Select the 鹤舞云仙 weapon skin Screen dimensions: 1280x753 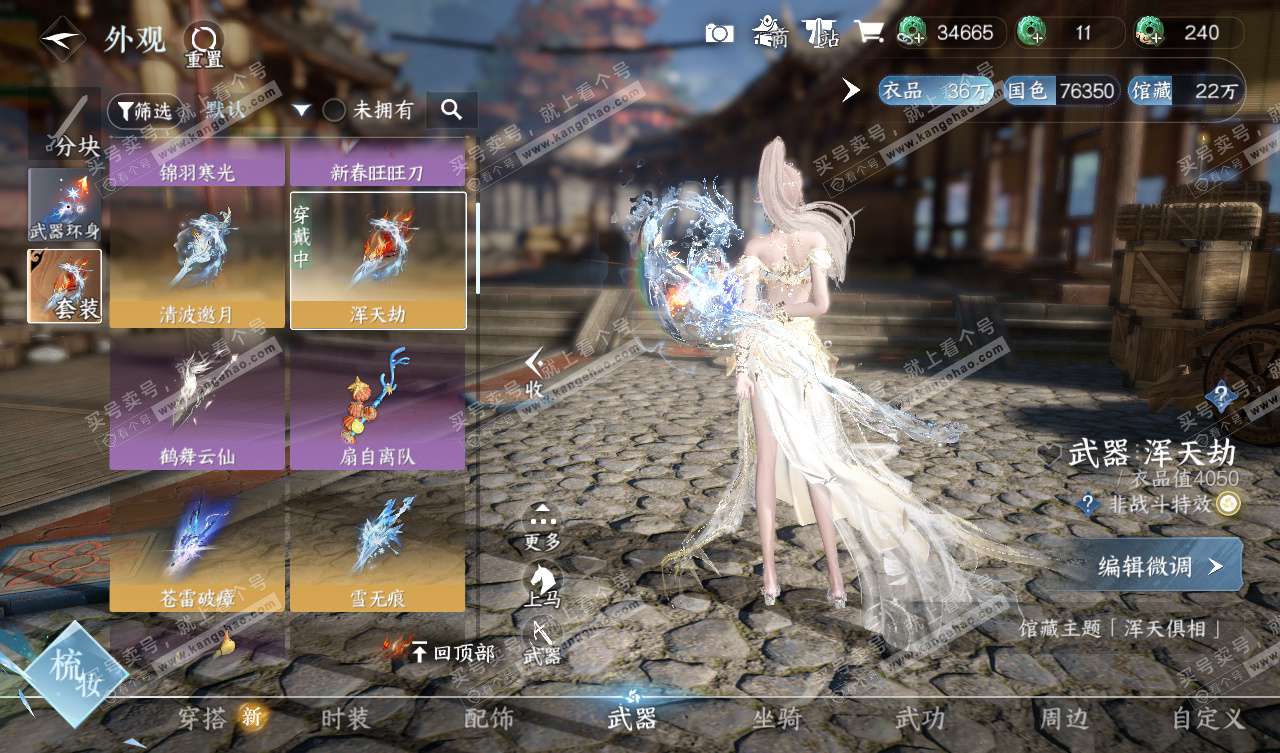coord(197,402)
